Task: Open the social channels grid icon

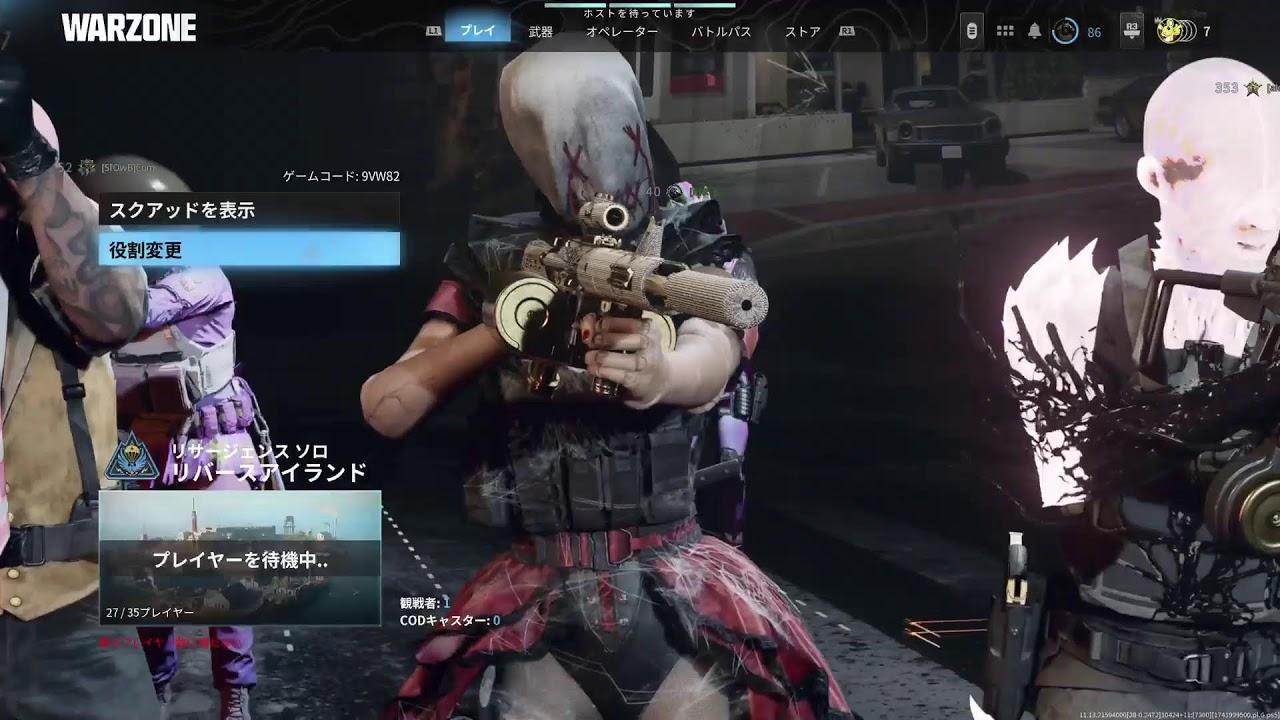Action: 1005,30
